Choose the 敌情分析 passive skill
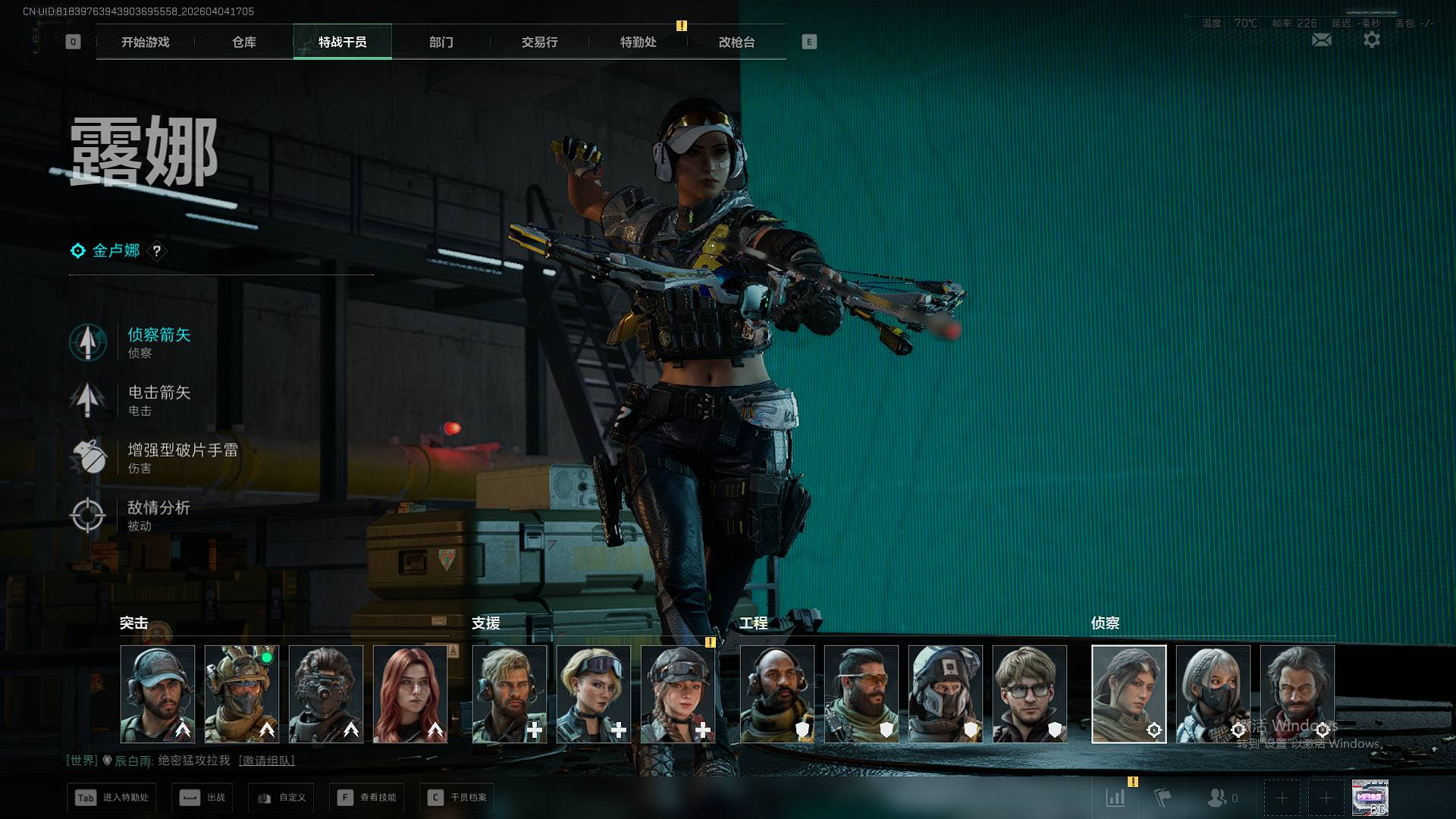This screenshot has width=1456, height=819. [158, 515]
